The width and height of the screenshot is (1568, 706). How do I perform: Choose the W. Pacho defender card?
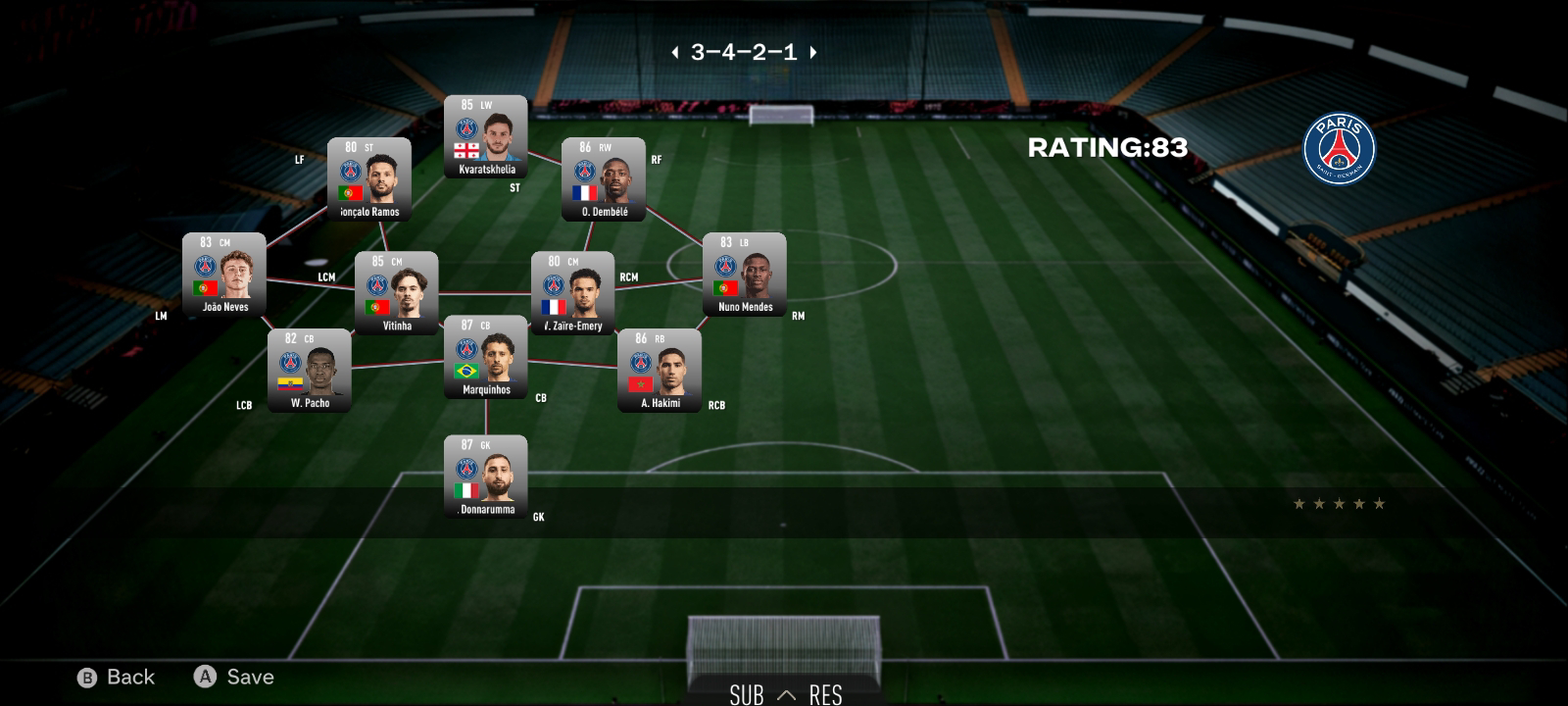310,371
